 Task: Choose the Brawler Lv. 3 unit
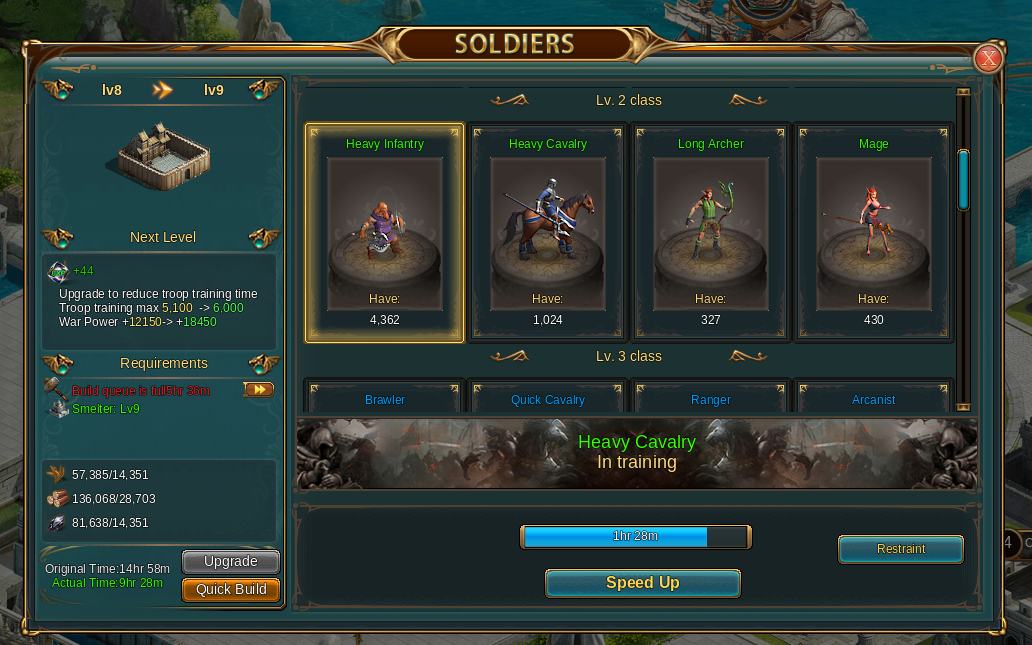385,398
